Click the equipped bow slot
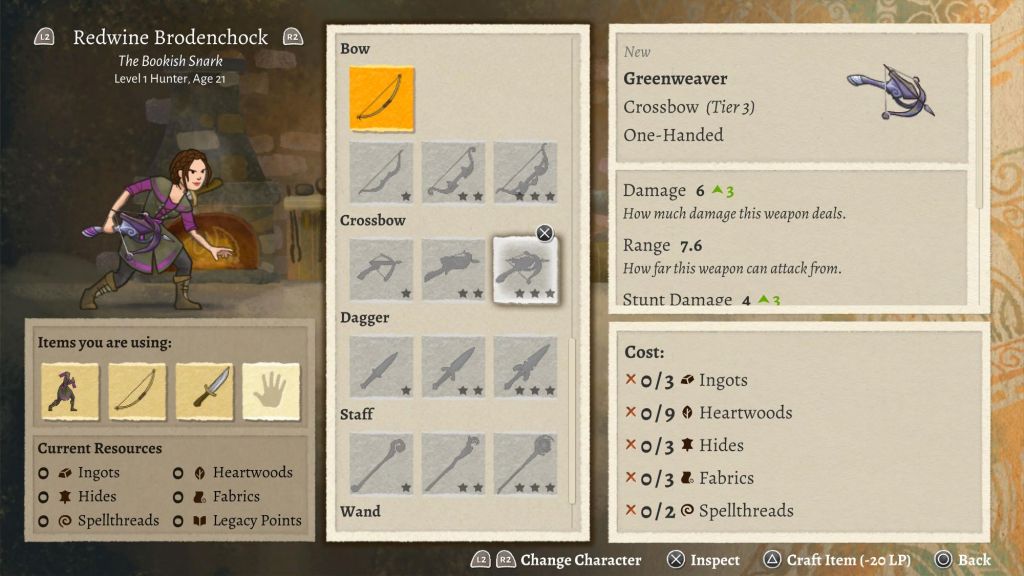 coord(137,391)
